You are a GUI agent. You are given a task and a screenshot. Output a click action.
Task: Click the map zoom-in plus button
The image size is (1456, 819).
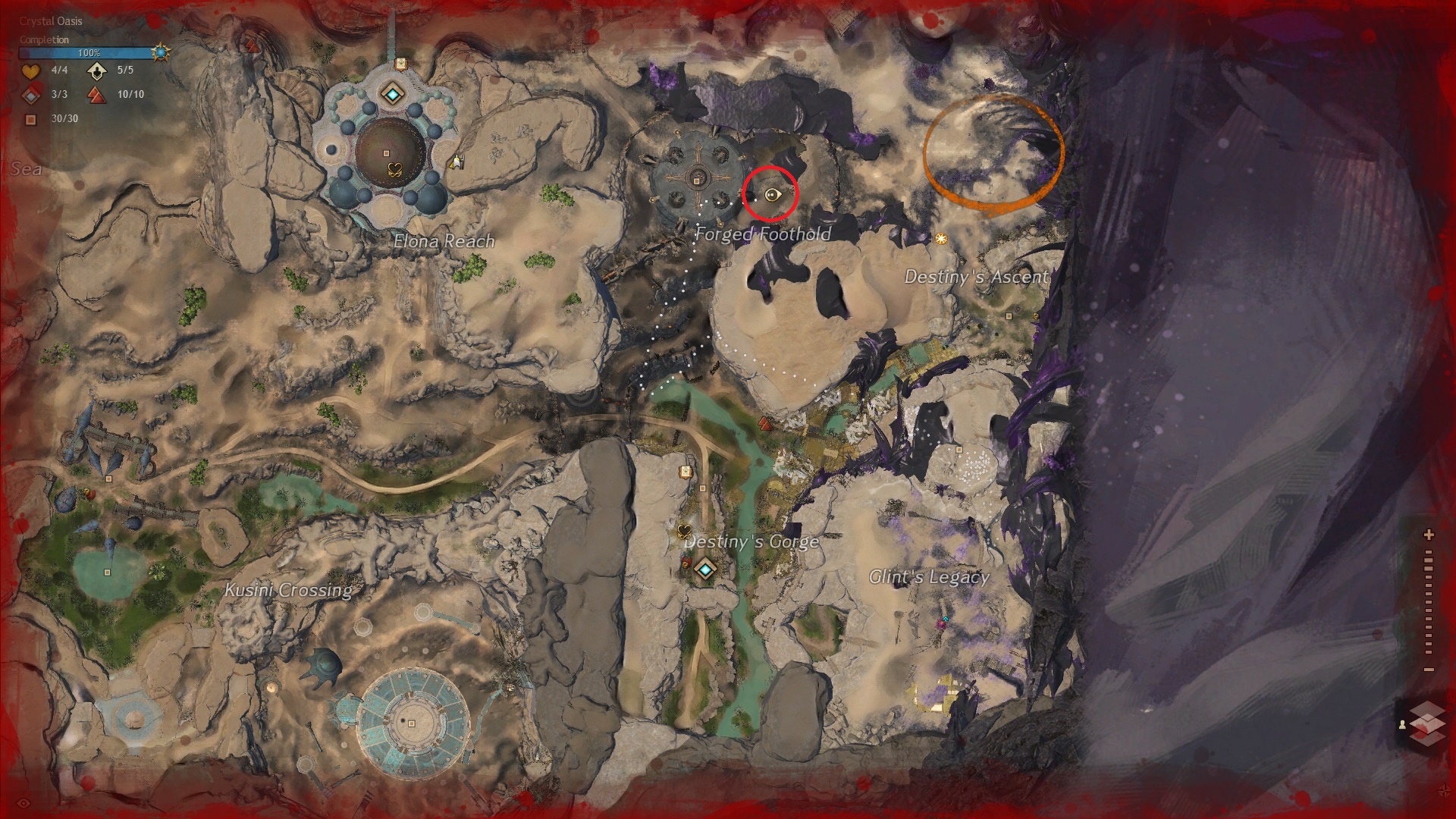[x=1429, y=535]
